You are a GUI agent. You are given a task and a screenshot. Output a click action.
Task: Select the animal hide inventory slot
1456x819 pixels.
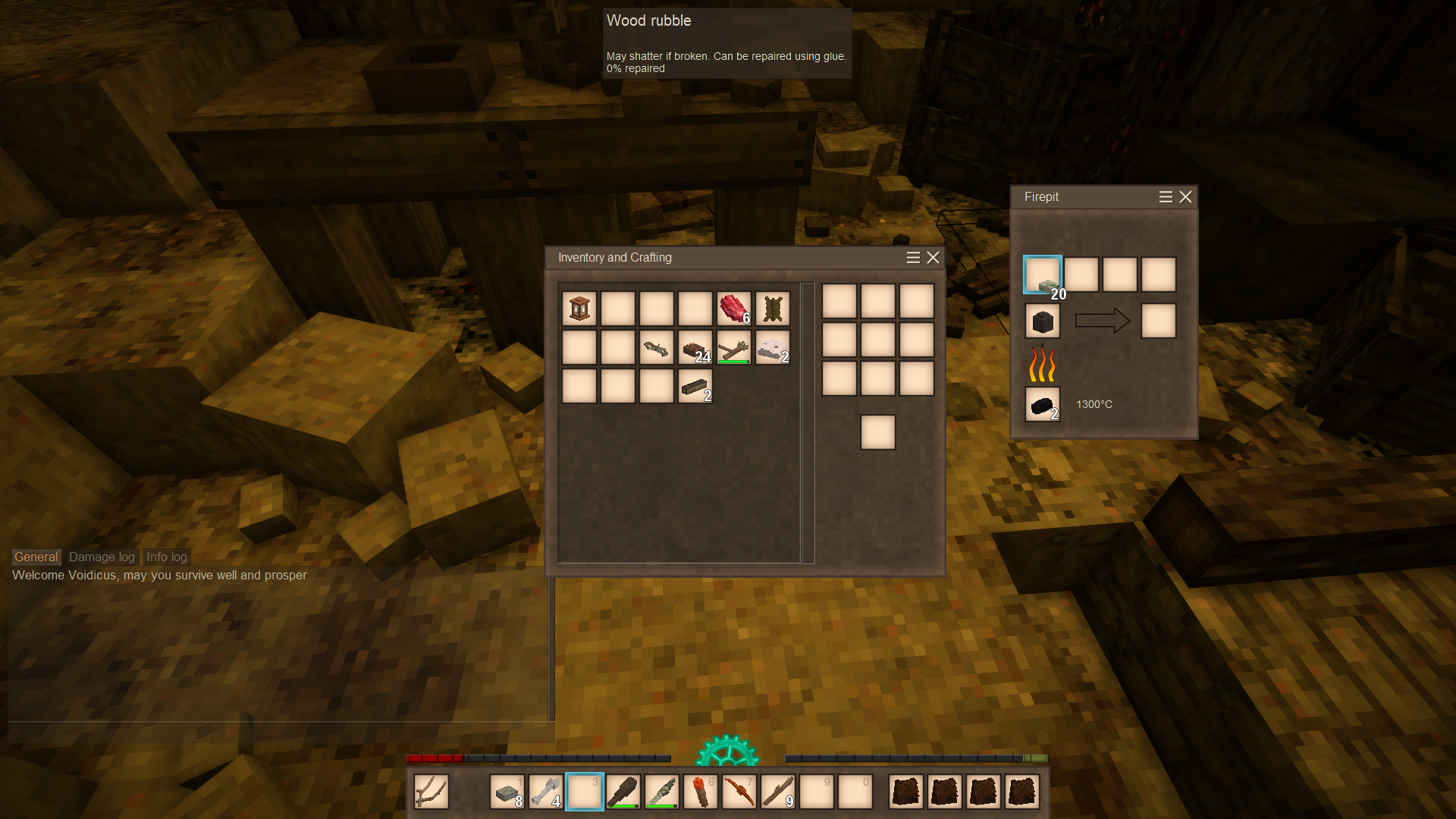(773, 309)
